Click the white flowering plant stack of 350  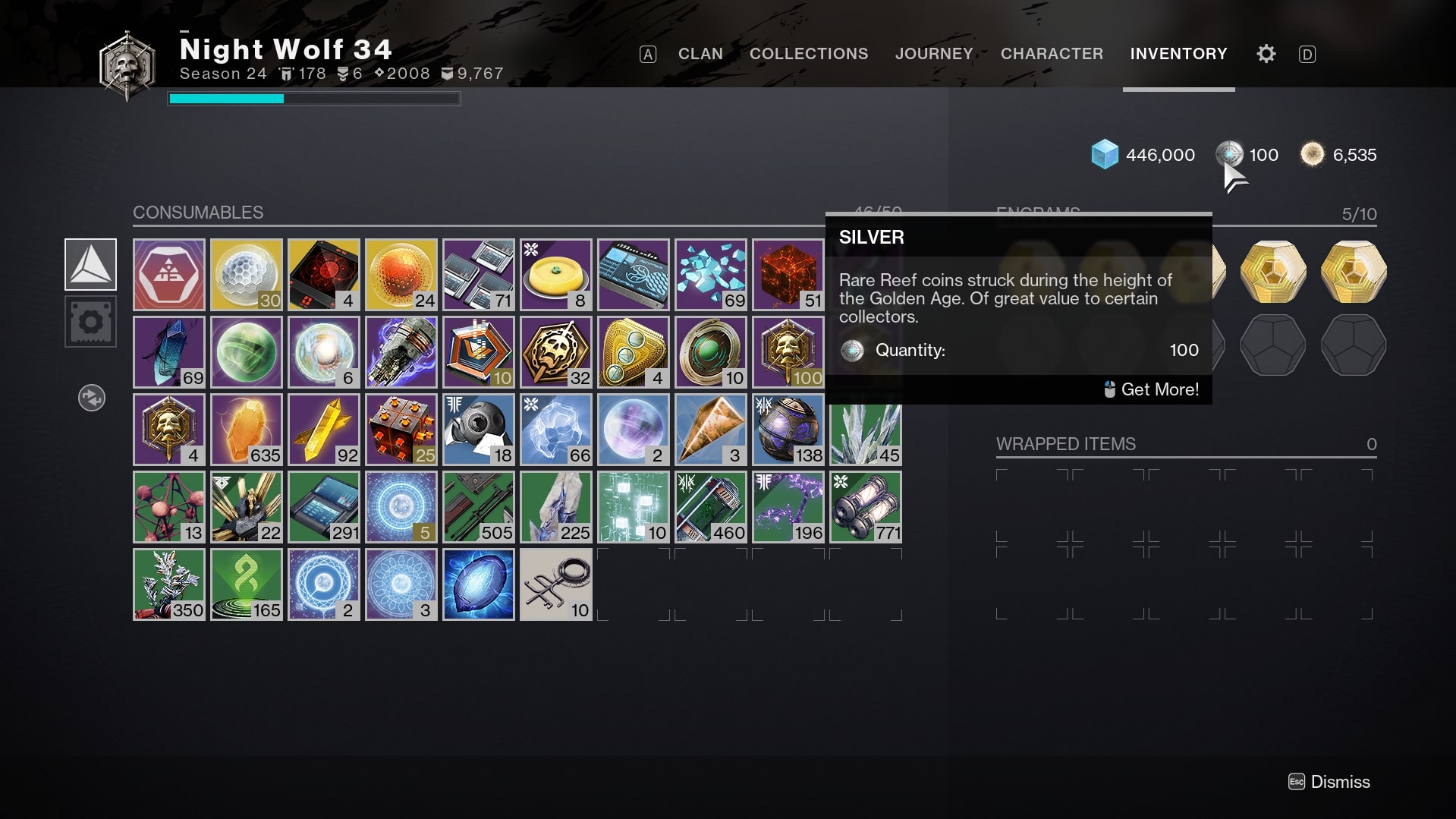168,584
